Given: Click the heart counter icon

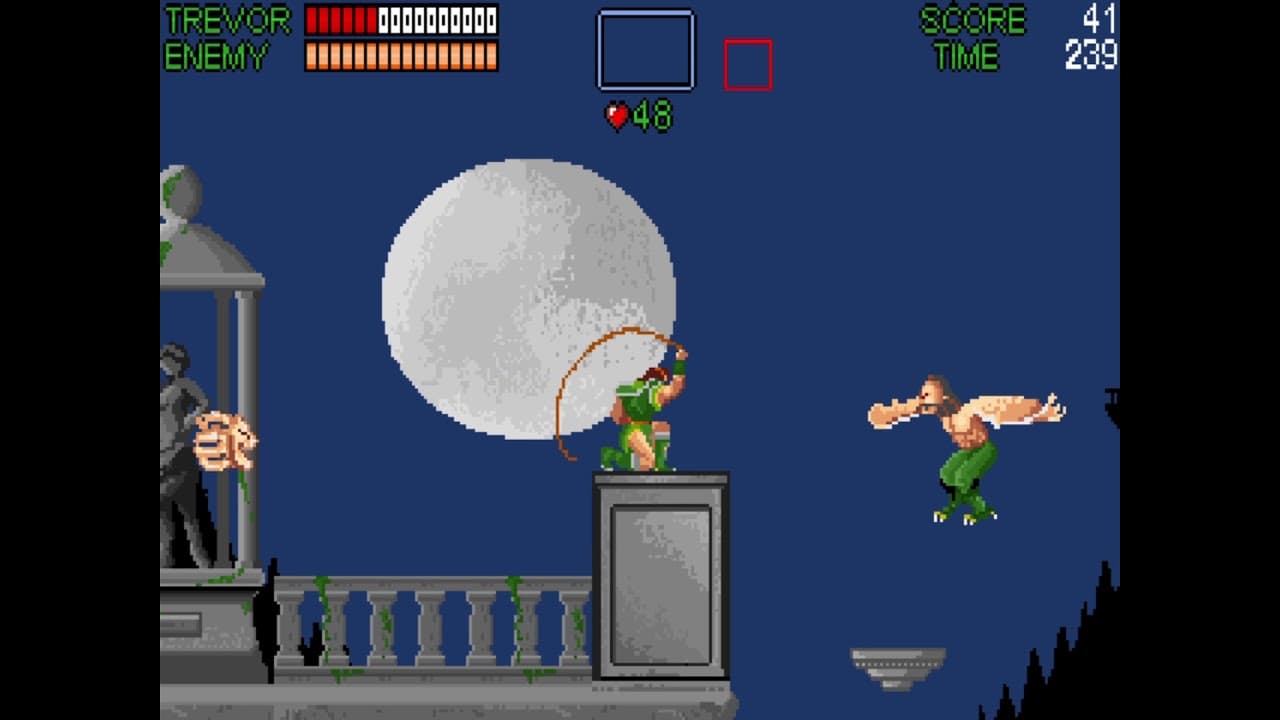Looking at the screenshot, I should [617, 114].
